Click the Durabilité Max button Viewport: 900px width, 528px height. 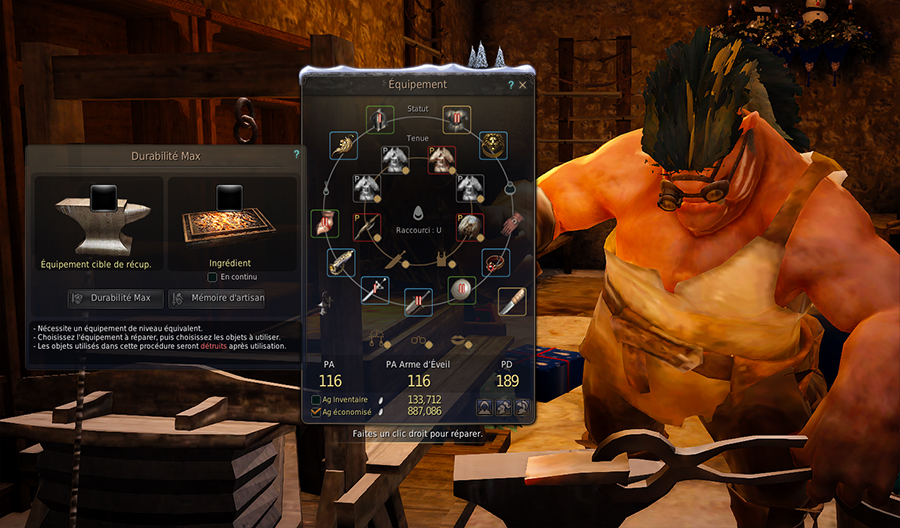click(x=115, y=298)
